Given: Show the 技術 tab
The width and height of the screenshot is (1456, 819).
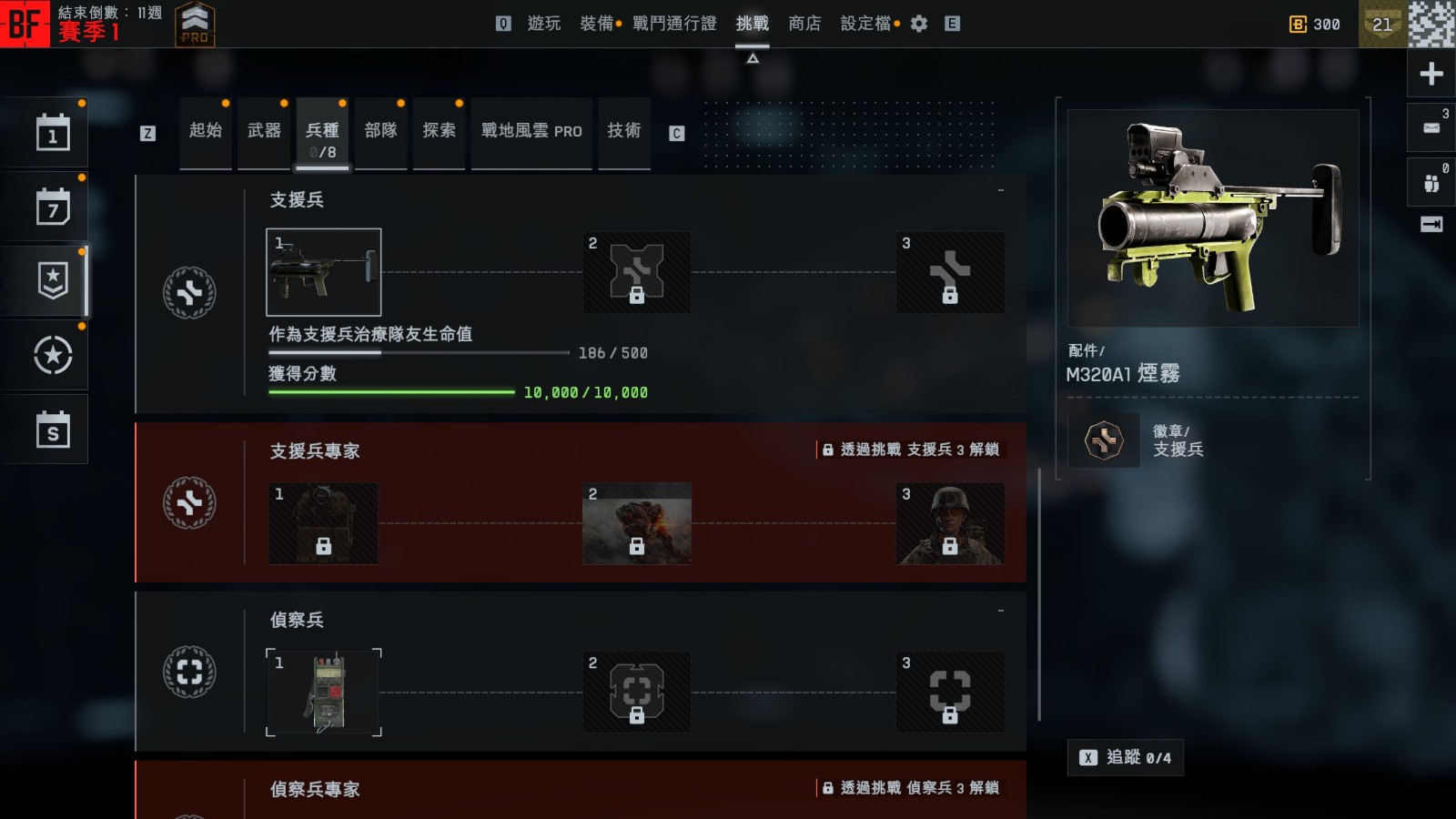Looking at the screenshot, I should click(x=624, y=131).
